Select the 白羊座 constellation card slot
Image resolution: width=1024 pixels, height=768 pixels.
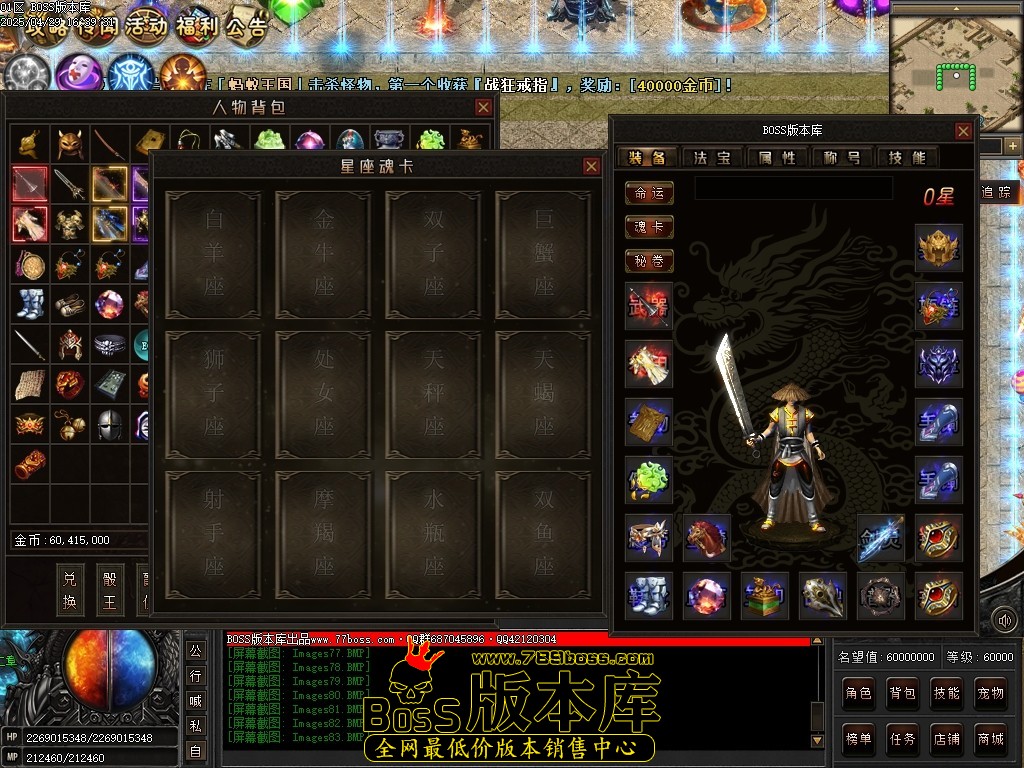point(213,254)
